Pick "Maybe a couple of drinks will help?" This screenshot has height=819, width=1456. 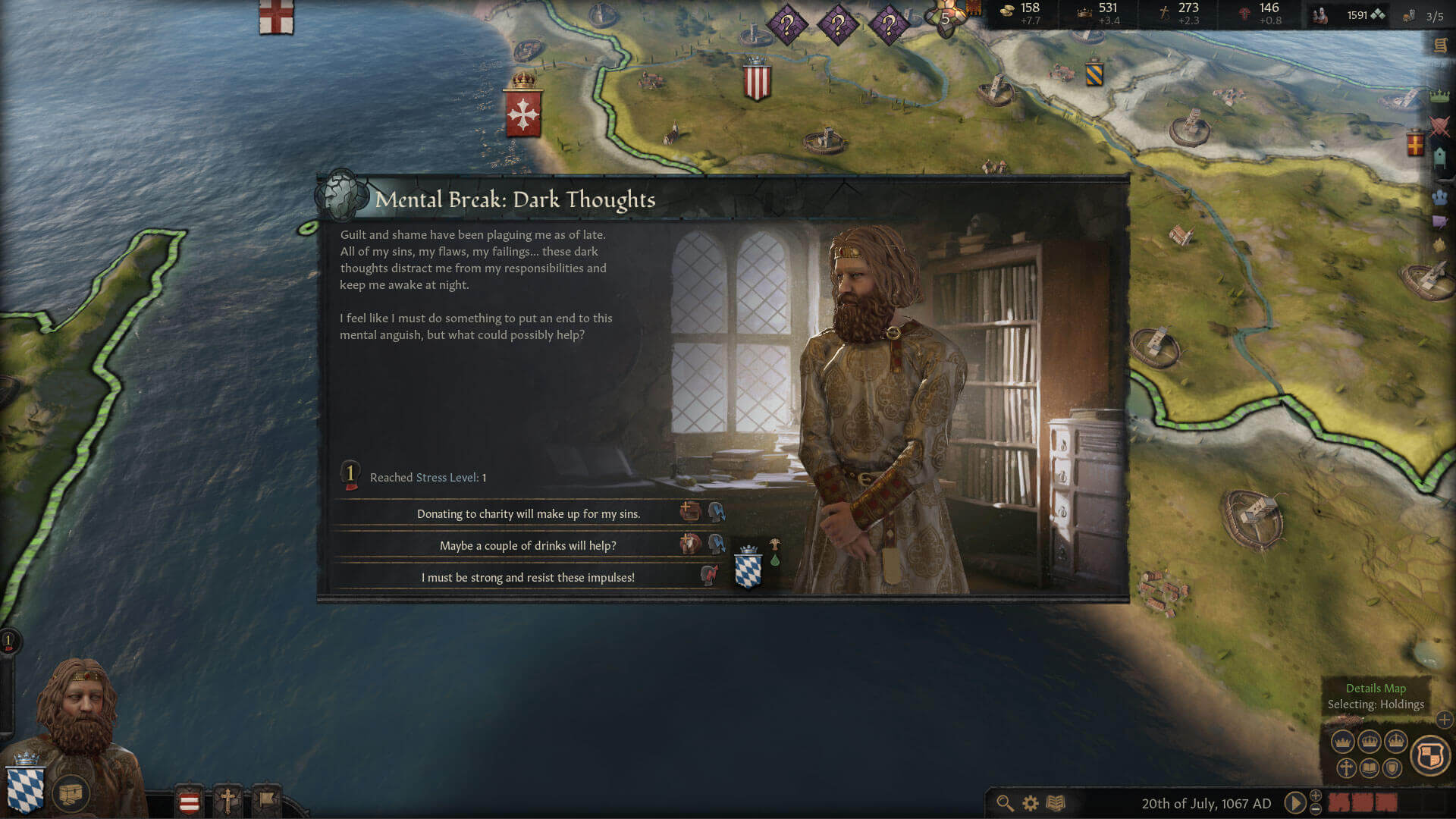coord(528,546)
